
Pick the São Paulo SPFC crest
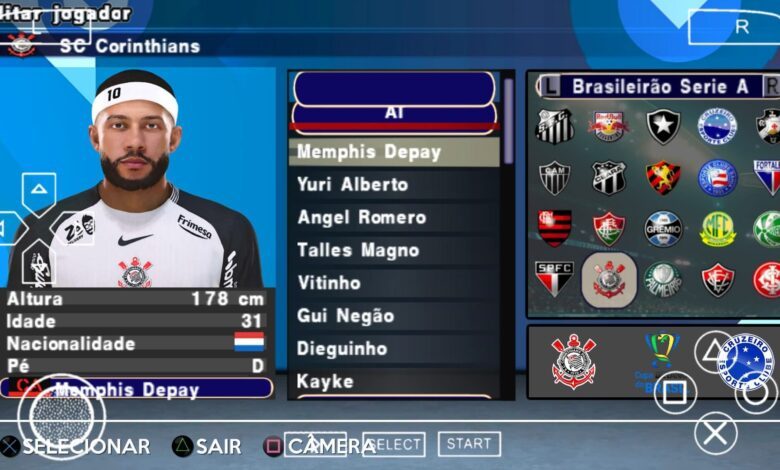(x=554, y=280)
